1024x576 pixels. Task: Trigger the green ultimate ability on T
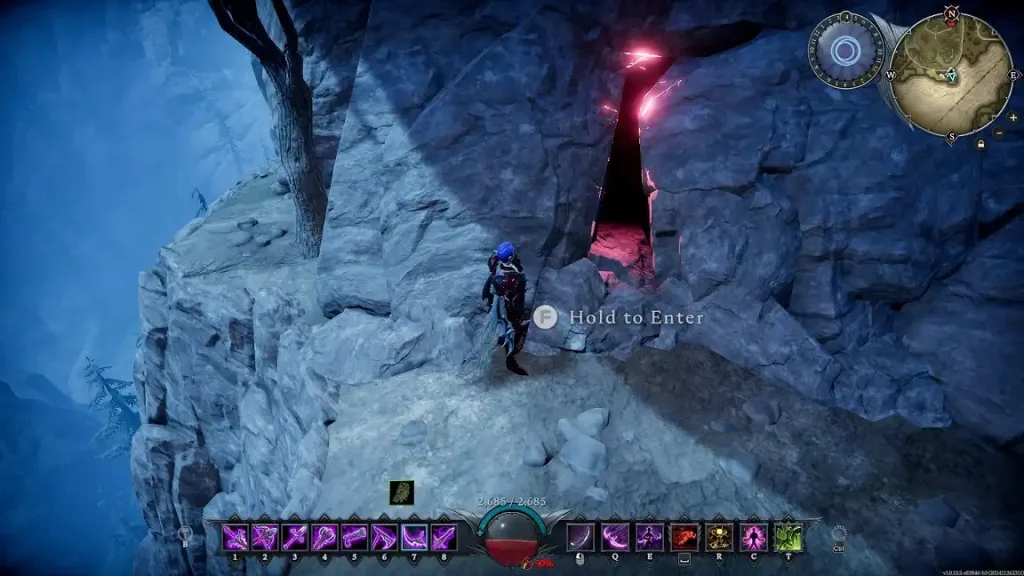787,537
